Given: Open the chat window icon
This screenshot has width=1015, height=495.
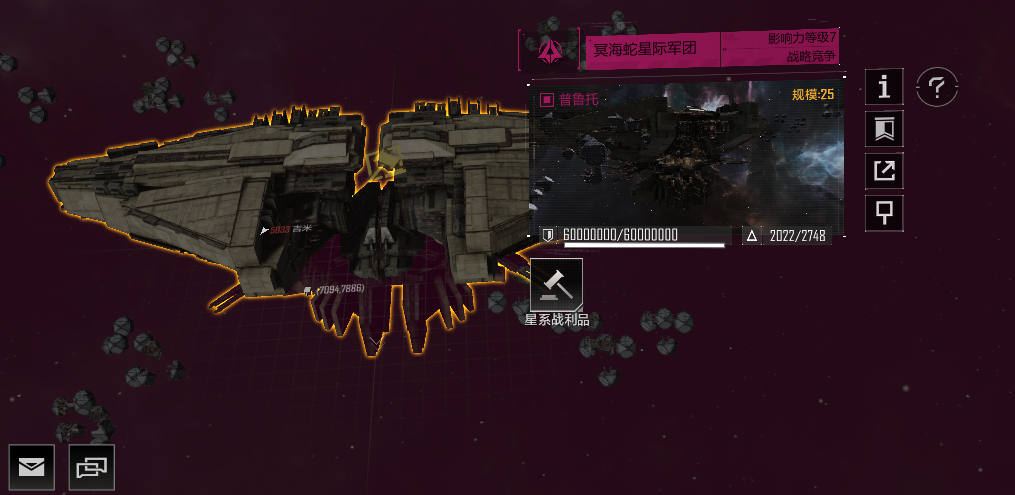Looking at the screenshot, I should (x=92, y=466).
